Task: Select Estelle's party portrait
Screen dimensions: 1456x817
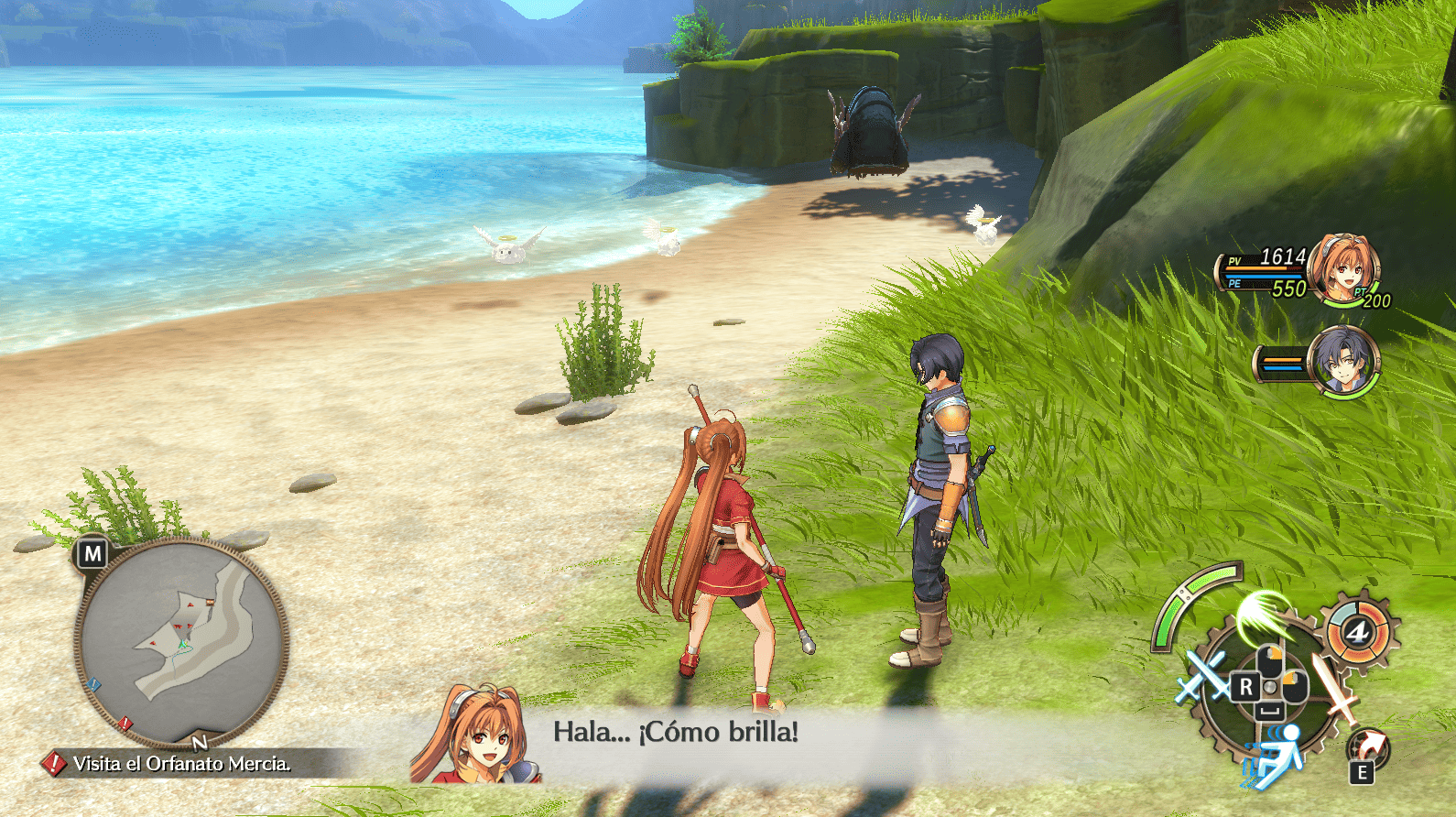Action: [1343, 267]
